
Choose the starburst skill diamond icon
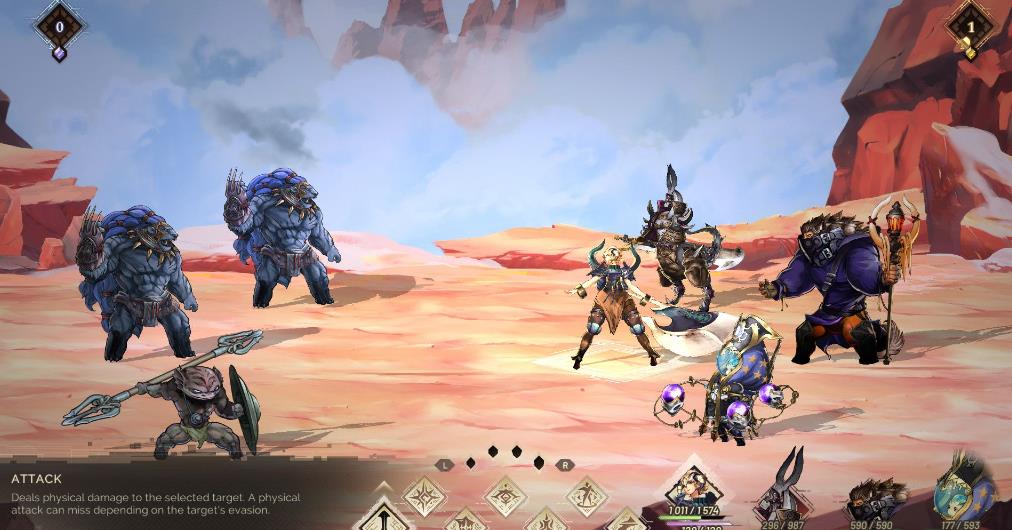pos(424,495)
